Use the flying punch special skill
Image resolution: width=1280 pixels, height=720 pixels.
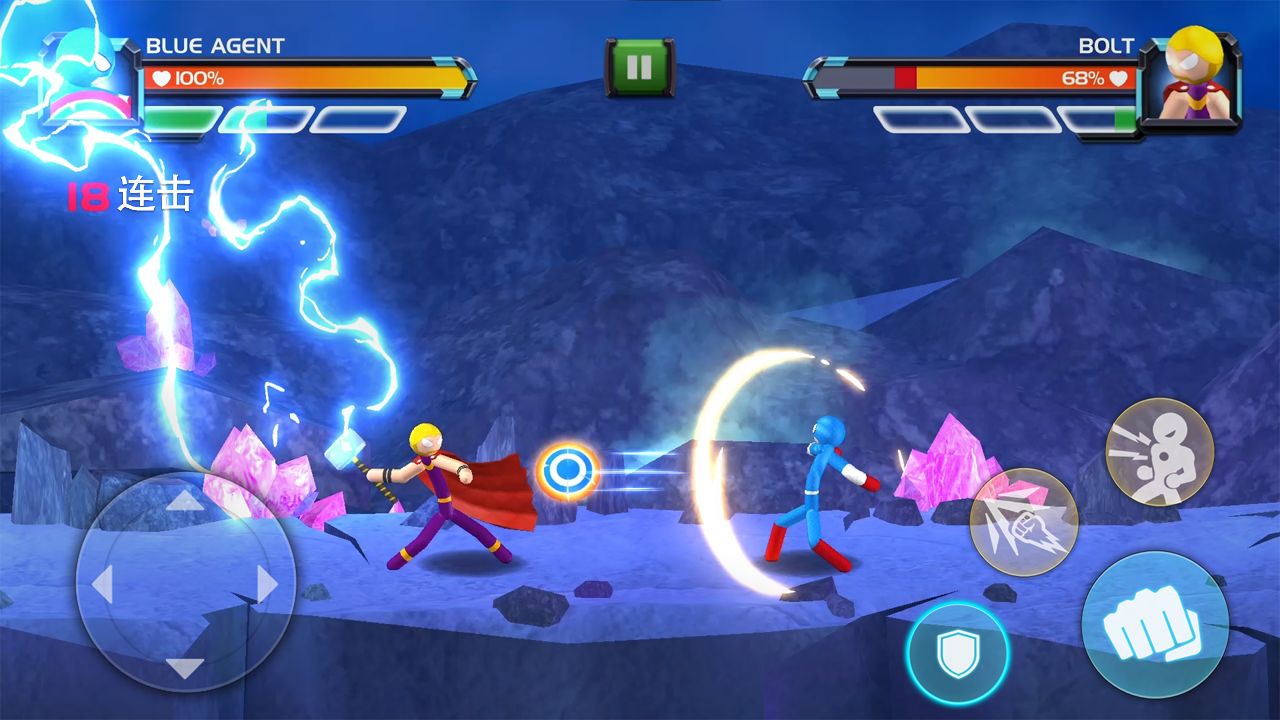(x=1023, y=521)
